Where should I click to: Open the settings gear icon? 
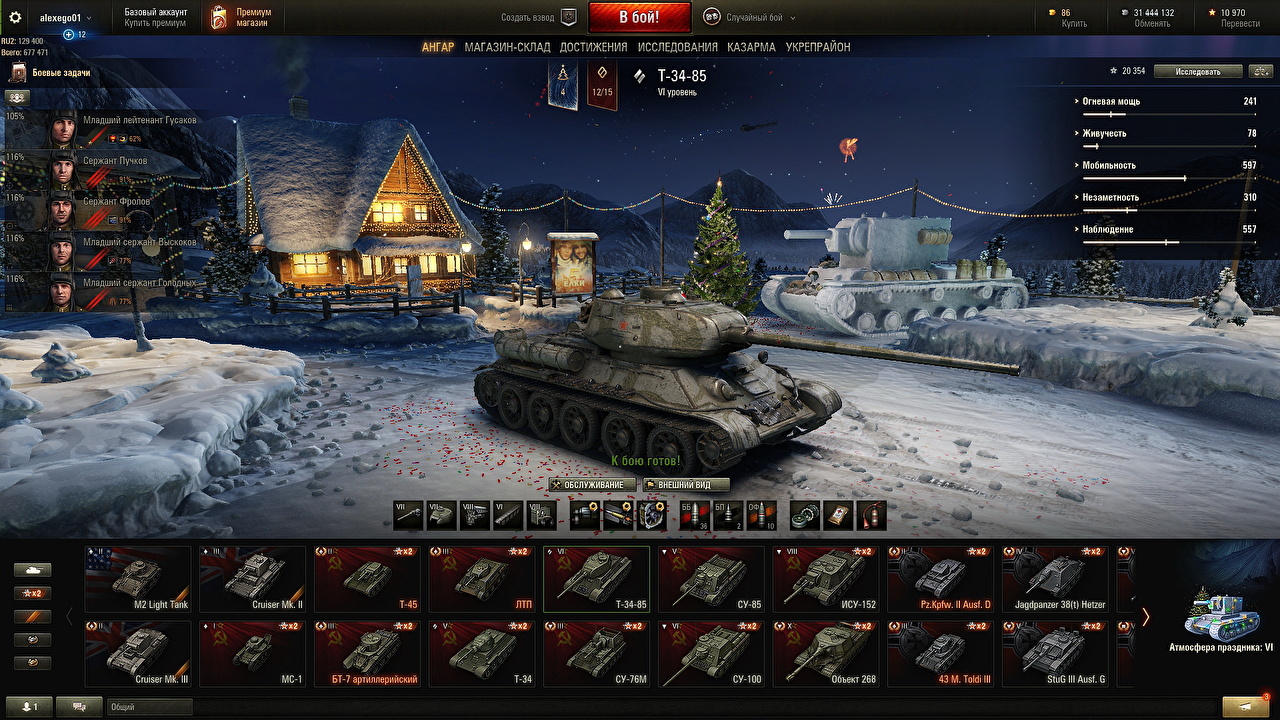pos(15,17)
